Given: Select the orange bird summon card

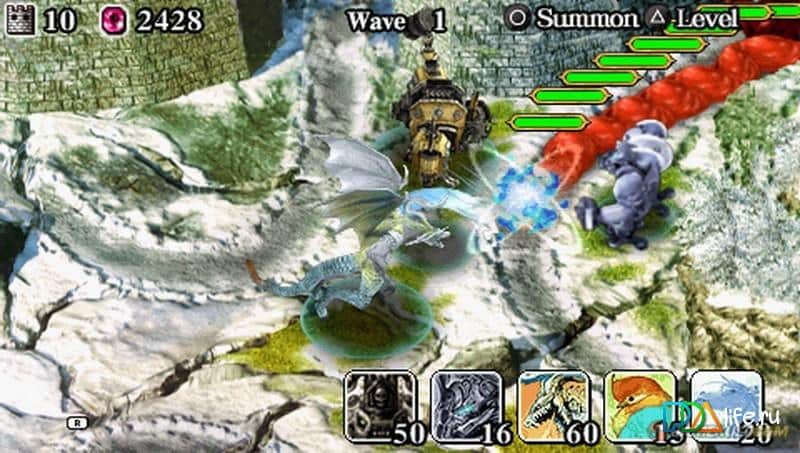Looking at the screenshot, I should (x=639, y=405).
